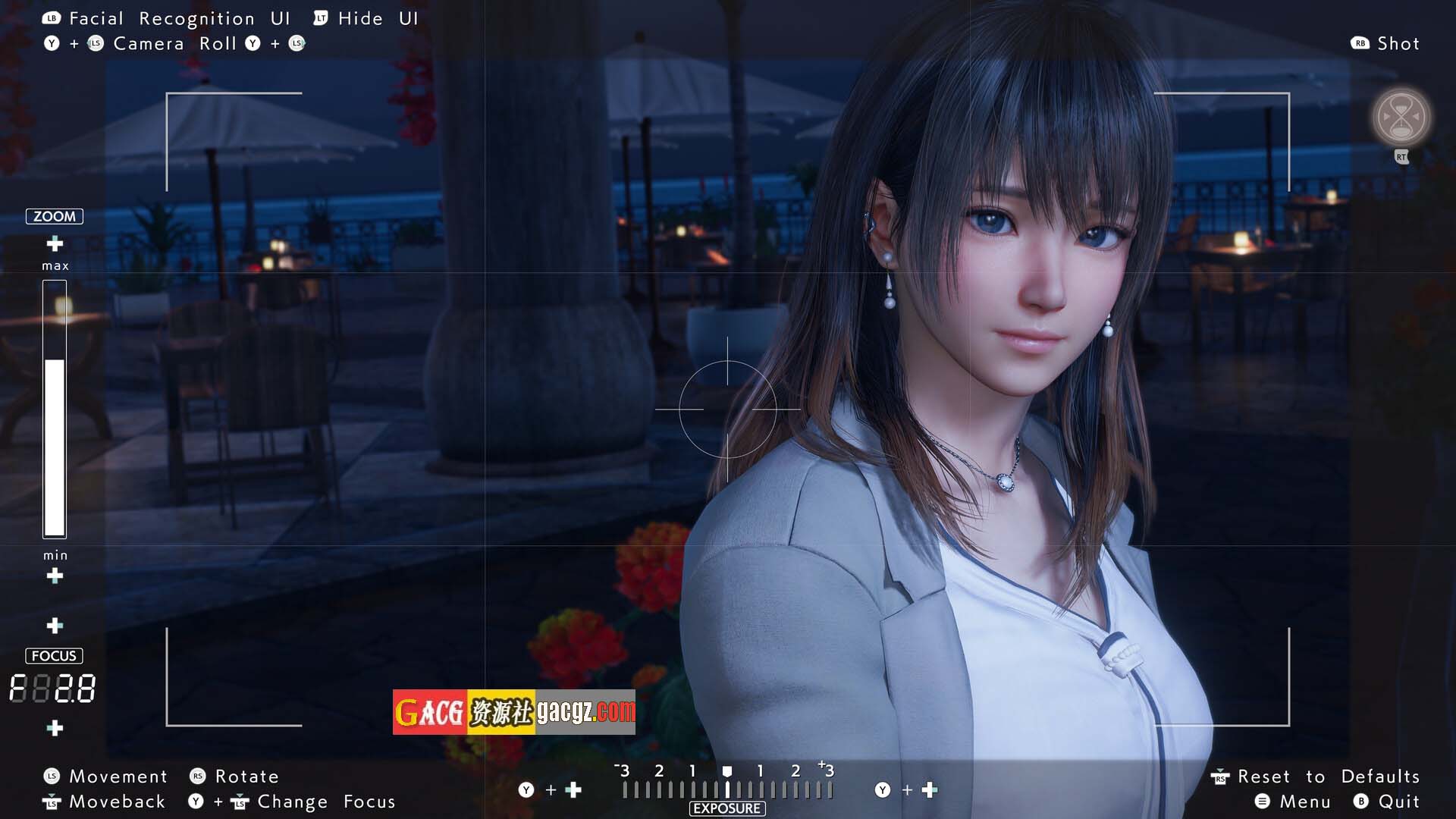
Task: Click the GACG gacgz.com watermark banner
Action: (x=513, y=712)
